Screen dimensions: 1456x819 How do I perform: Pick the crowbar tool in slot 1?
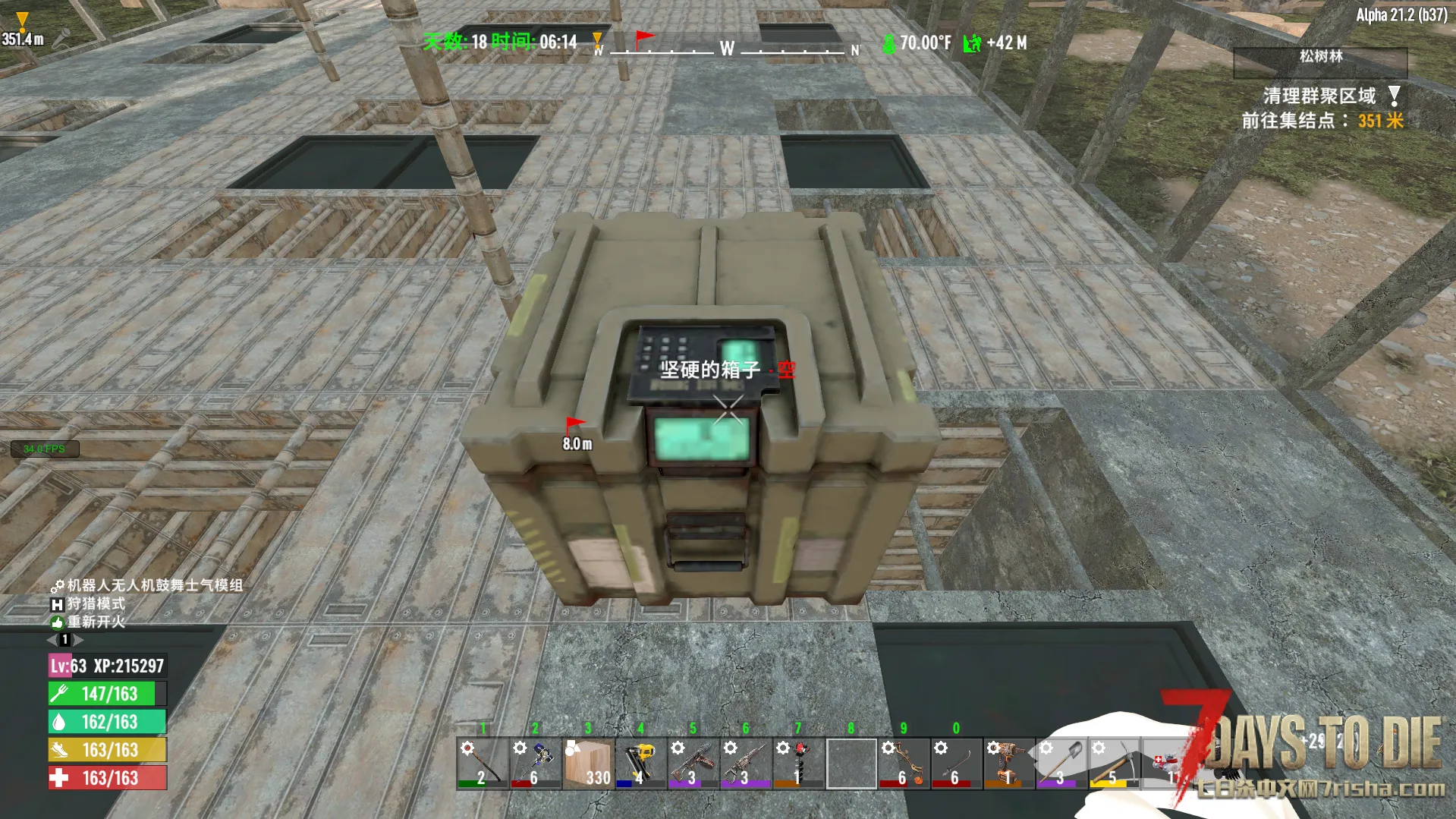point(483,763)
